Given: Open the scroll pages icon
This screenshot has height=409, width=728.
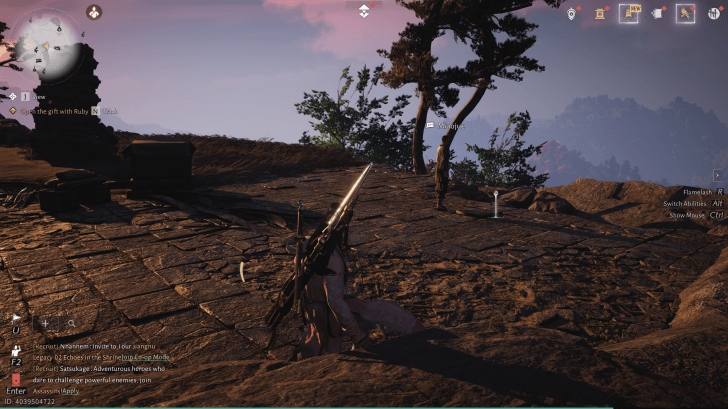Looking at the screenshot, I should 657,13.
